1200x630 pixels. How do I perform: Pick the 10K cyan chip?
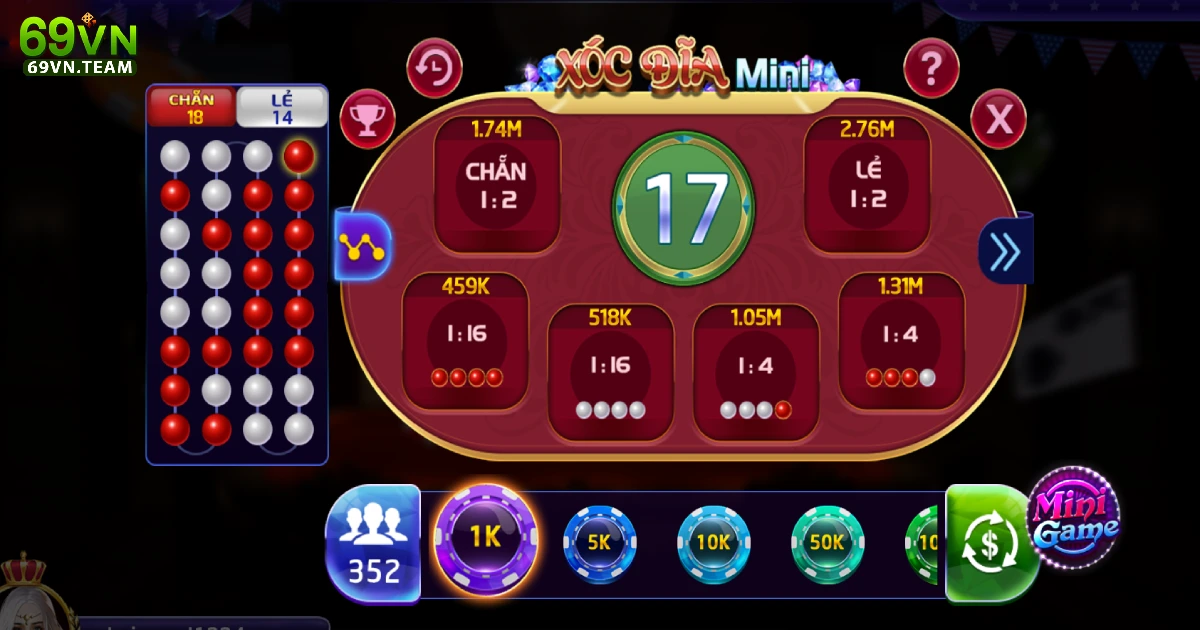tap(713, 543)
